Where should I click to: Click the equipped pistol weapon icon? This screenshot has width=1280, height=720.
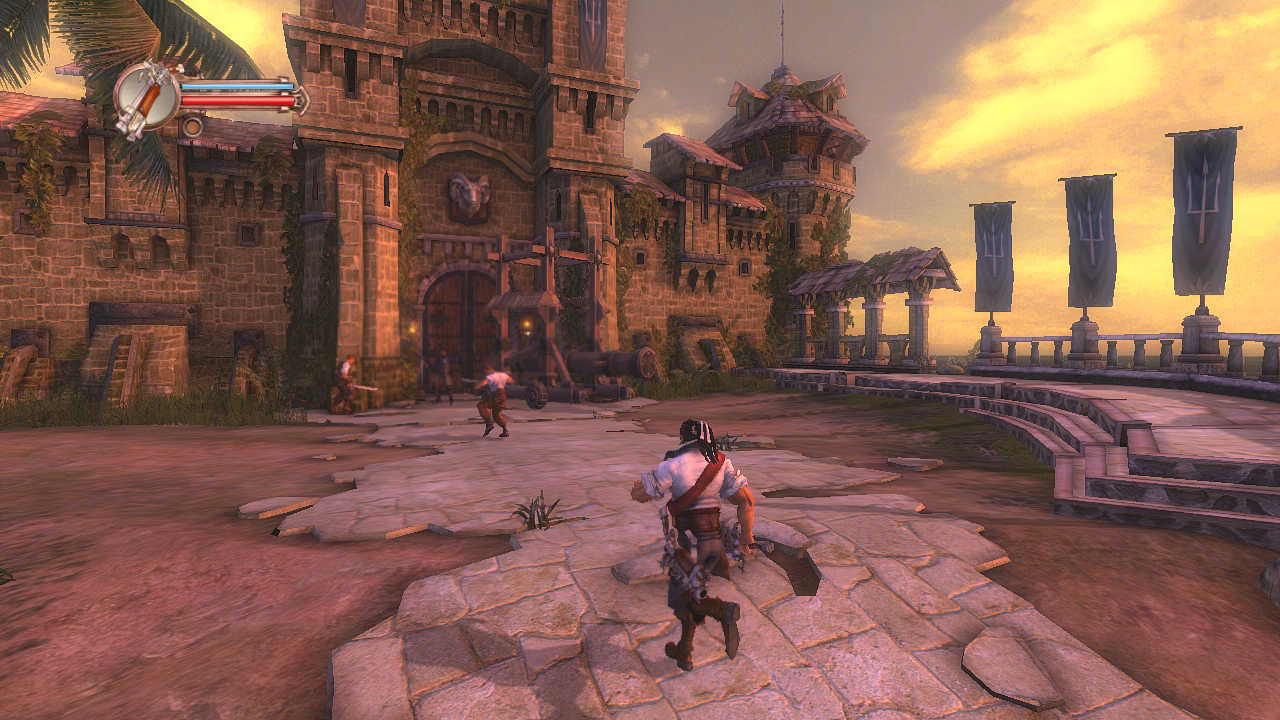click(x=146, y=98)
